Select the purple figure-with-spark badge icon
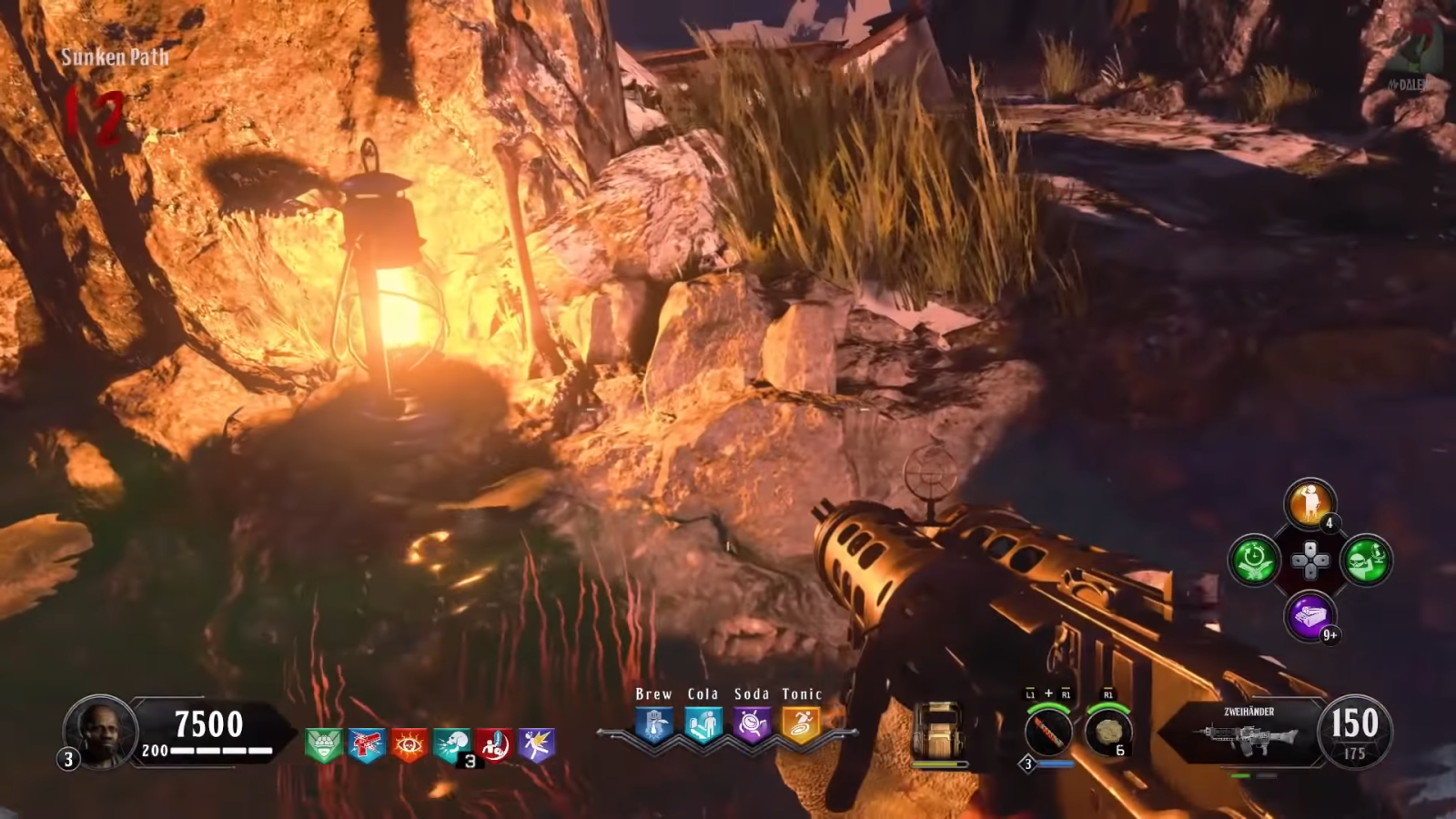 (x=537, y=746)
